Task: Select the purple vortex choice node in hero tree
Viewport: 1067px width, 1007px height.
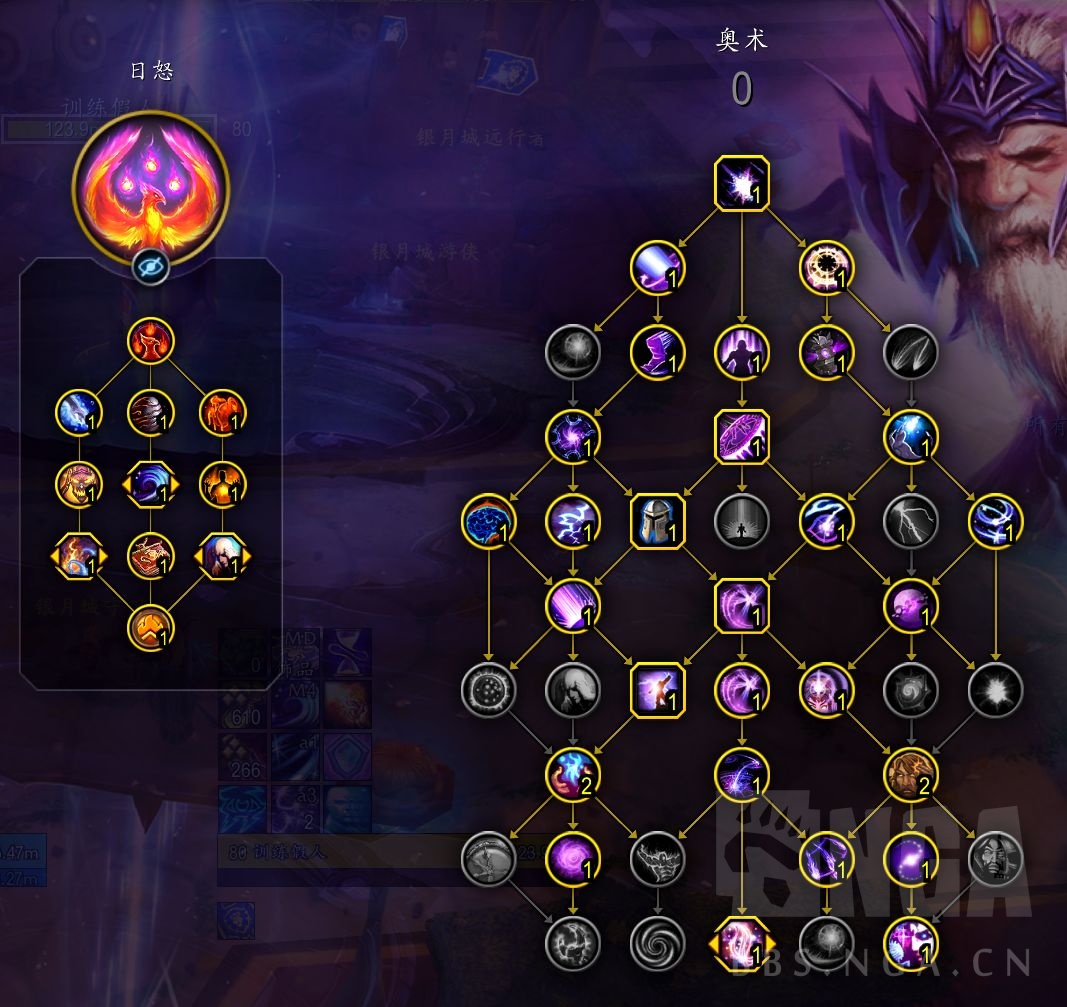Action: pos(151,484)
